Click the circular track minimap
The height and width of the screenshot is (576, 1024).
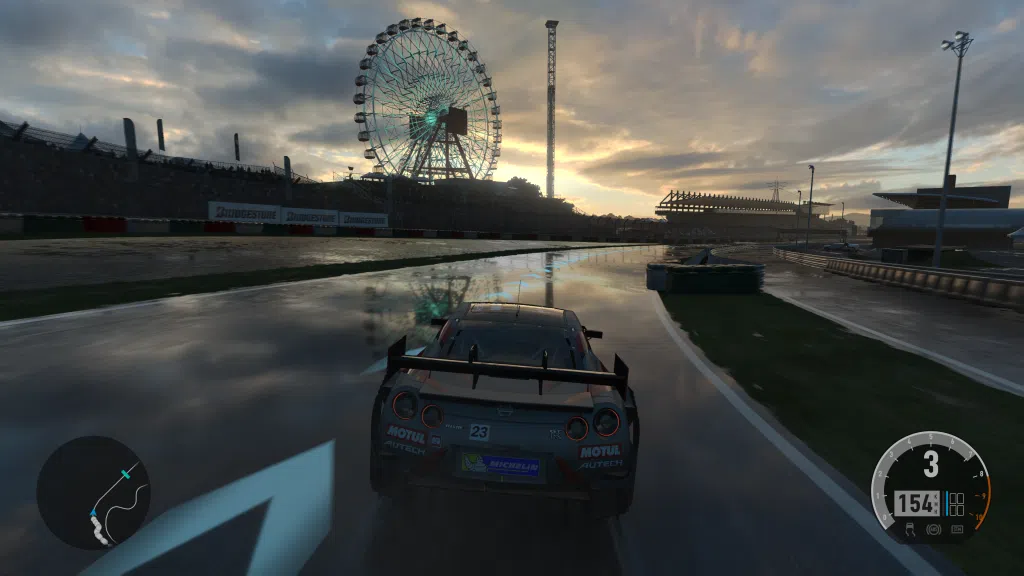93,491
